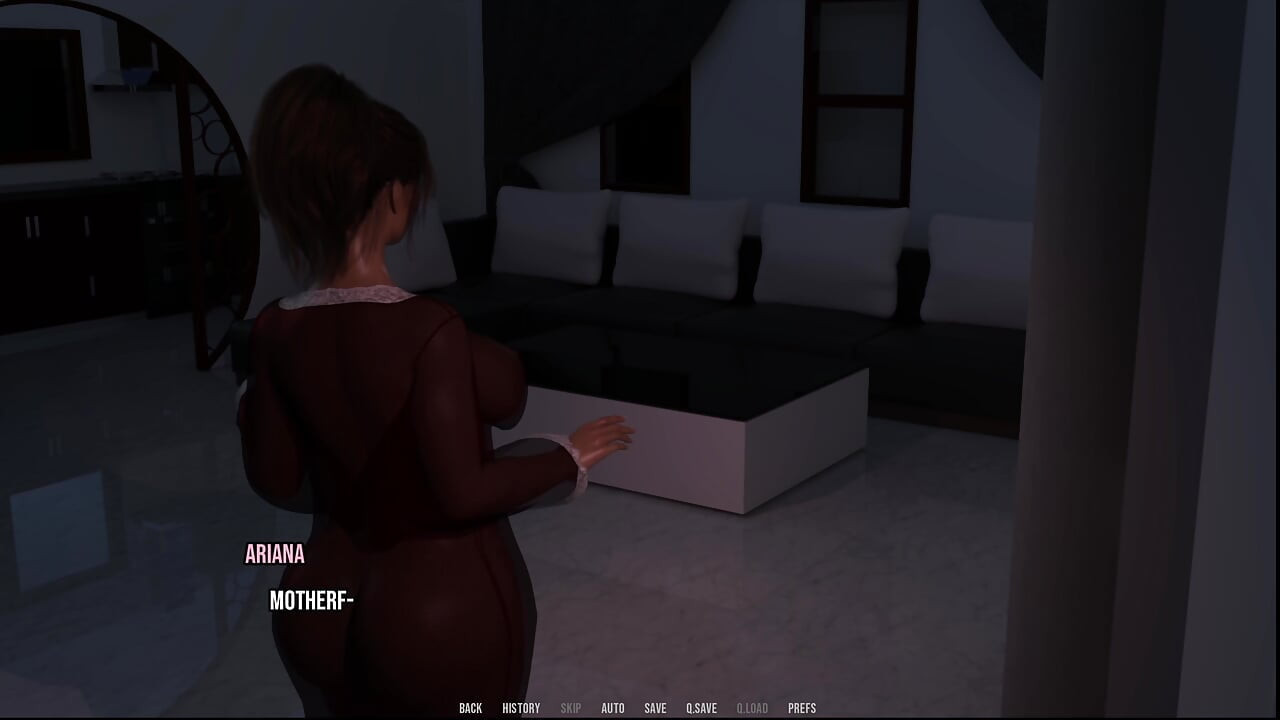
Task: Enable Skip mode
Action: [571, 707]
